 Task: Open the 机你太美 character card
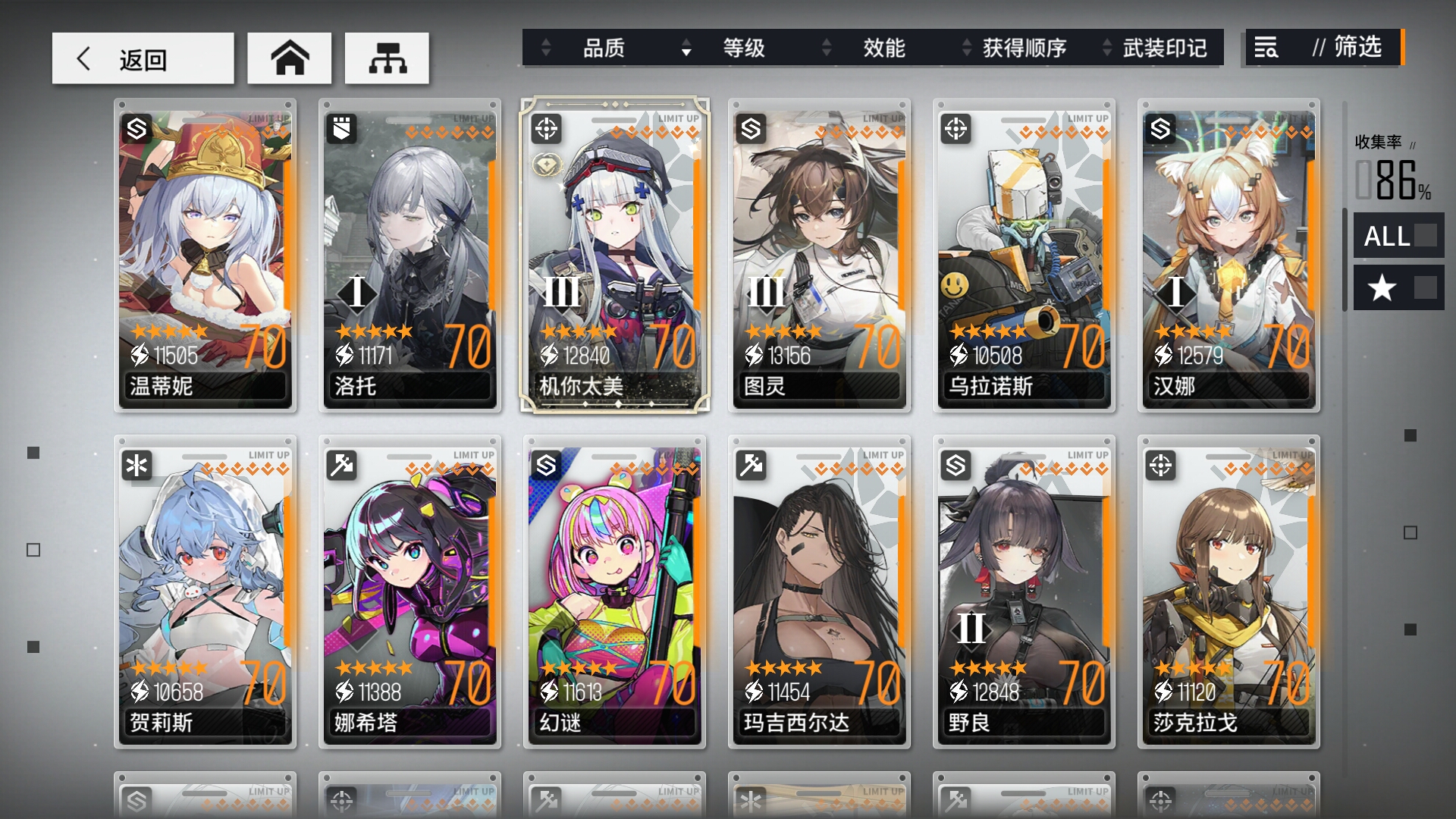click(x=614, y=256)
